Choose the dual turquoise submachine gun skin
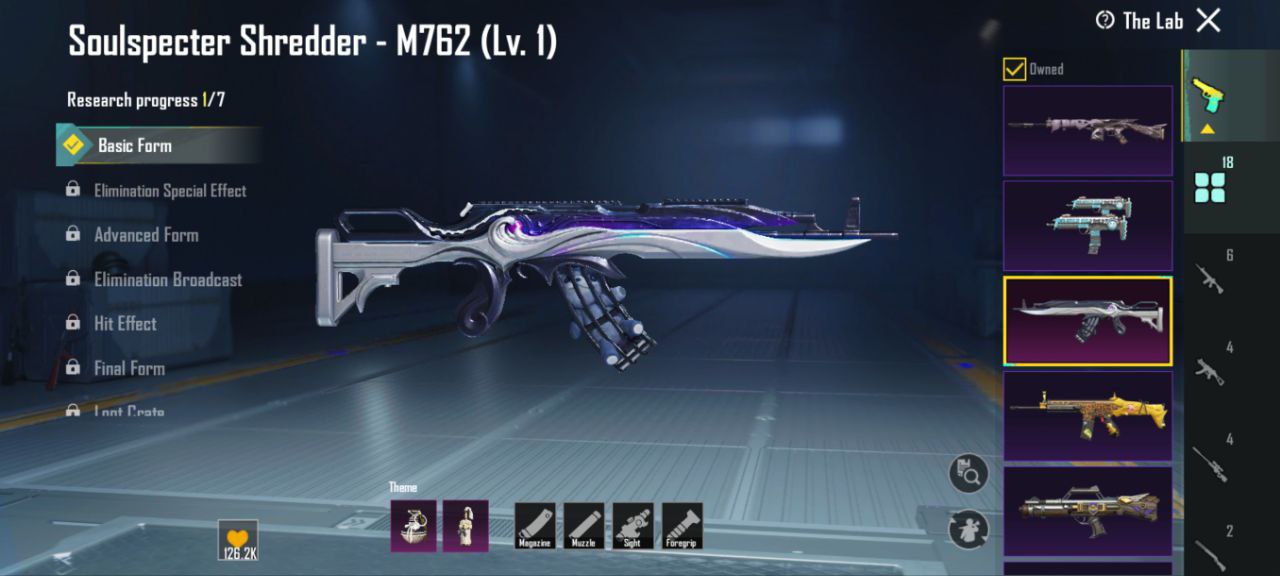1280x576 pixels. [x=1088, y=226]
